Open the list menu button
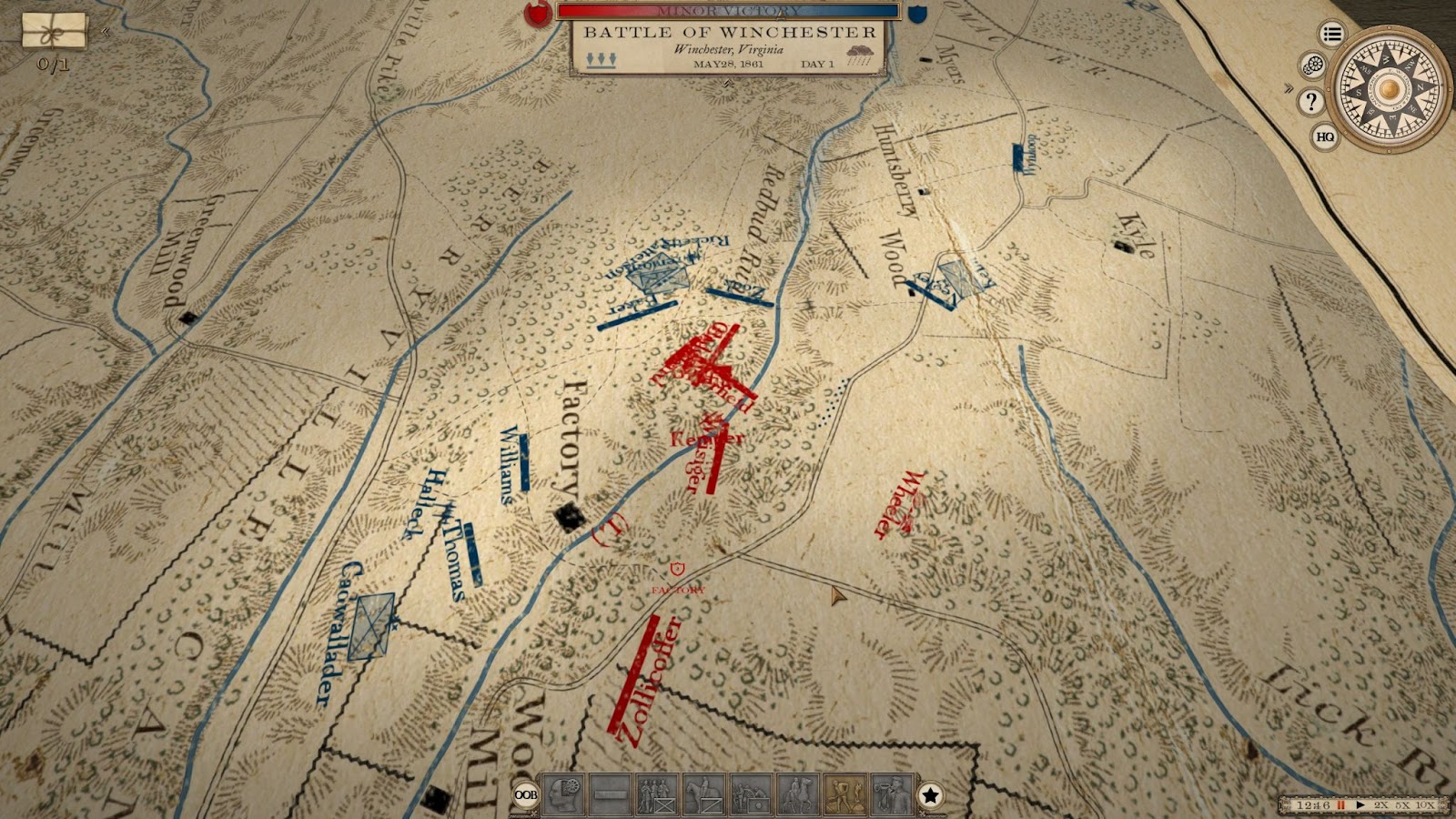This screenshot has height=819, width=1456. coord(1332,35)
